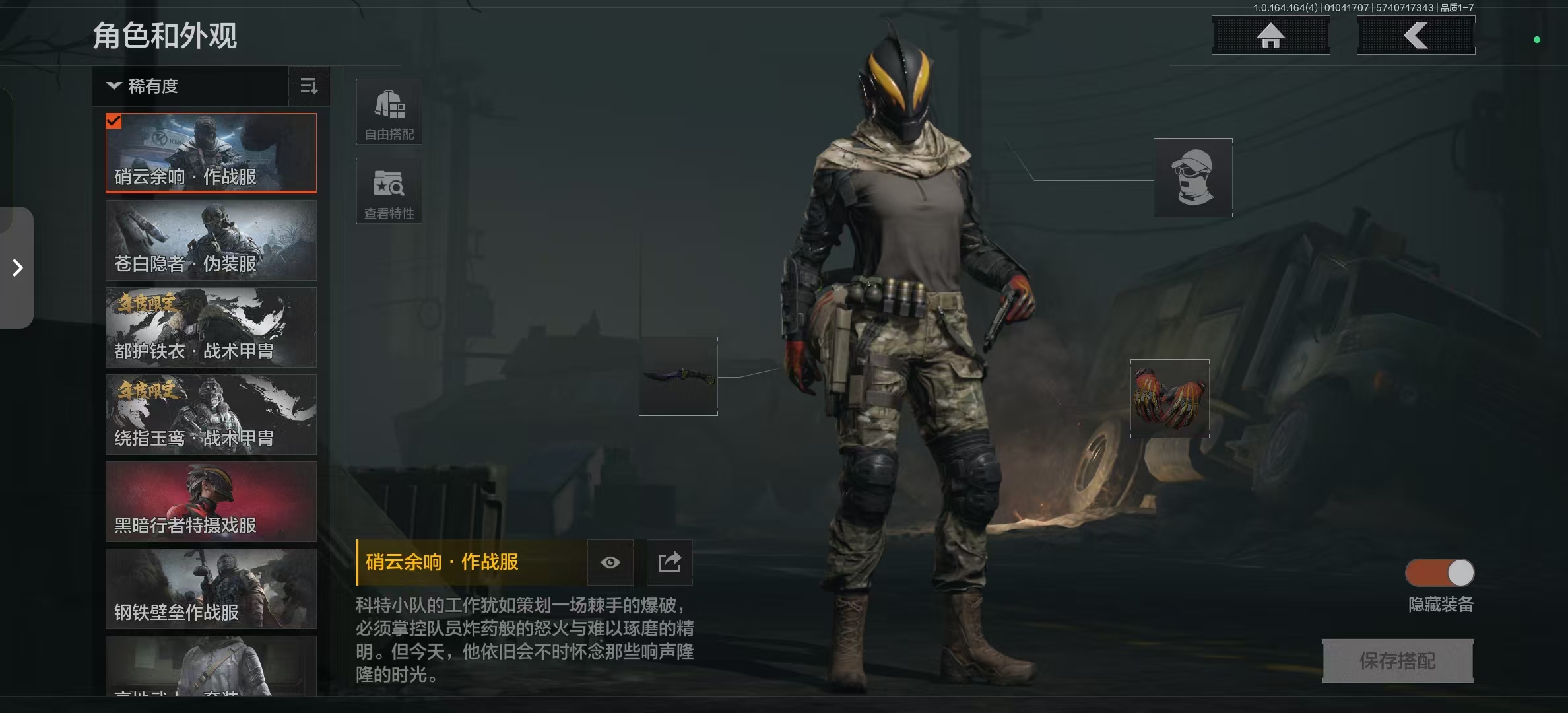Click the 保存搭配 save button
This screenshot has height=713, width=1568.
pos(1398,661)
